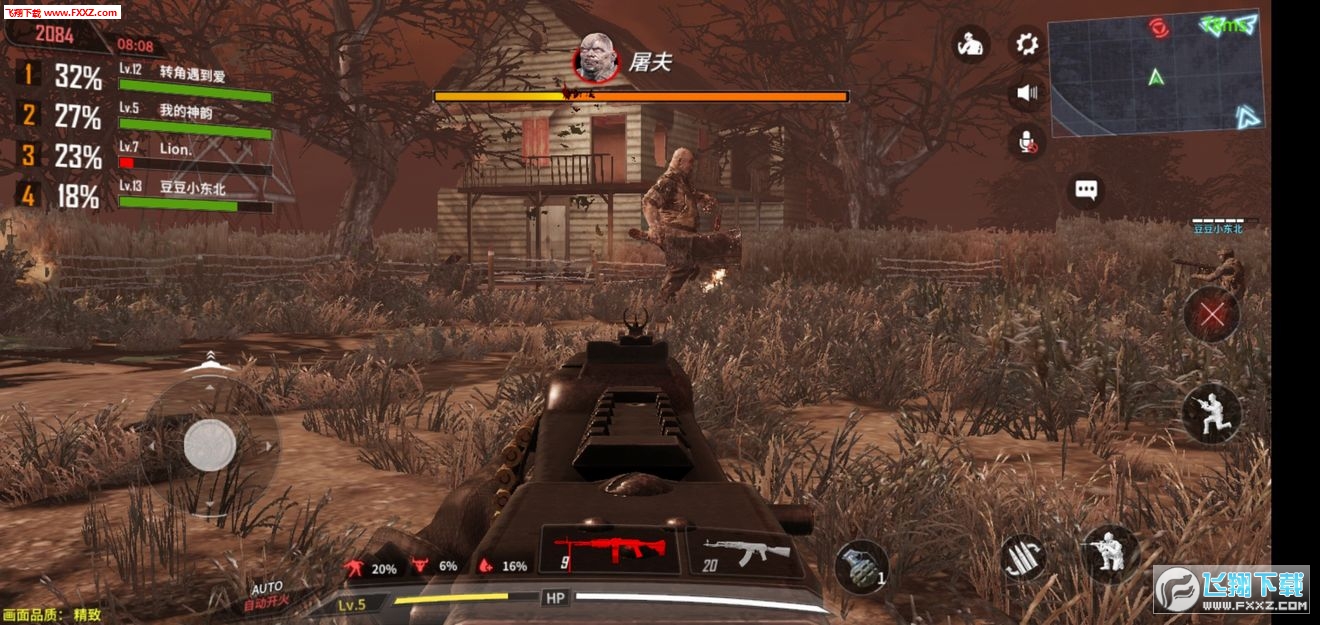The width and height of the screenshot is (1320, 625).
Task: Activate the crouching aim soldier button
Action: (1111, 553)
